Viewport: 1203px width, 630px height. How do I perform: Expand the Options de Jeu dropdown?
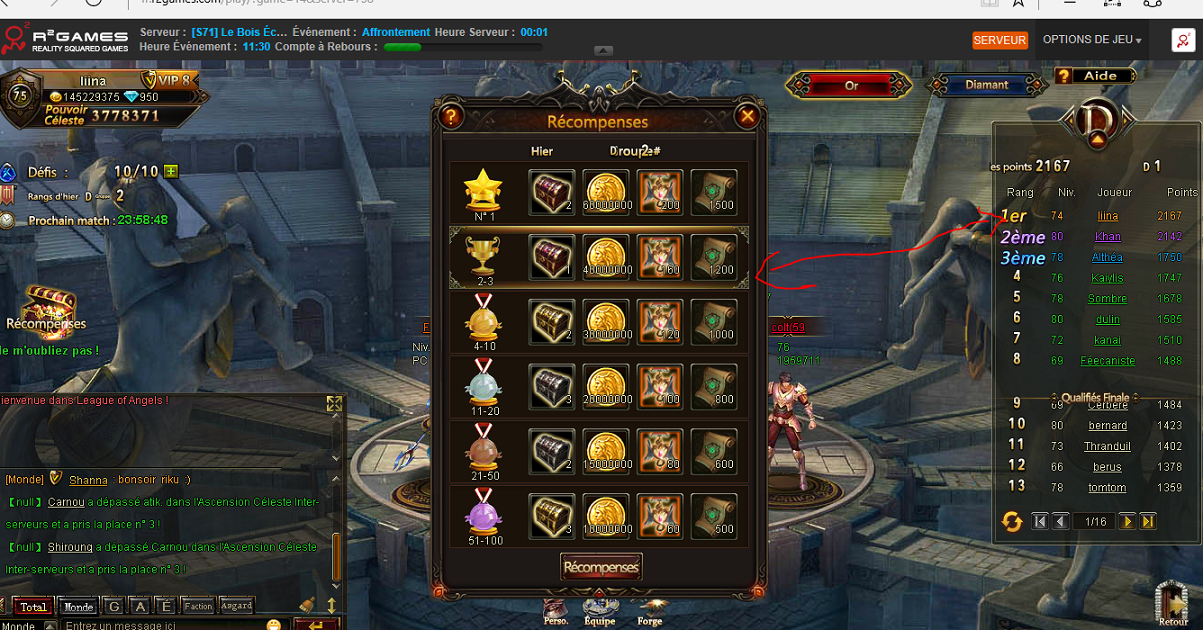(1092, 40)
